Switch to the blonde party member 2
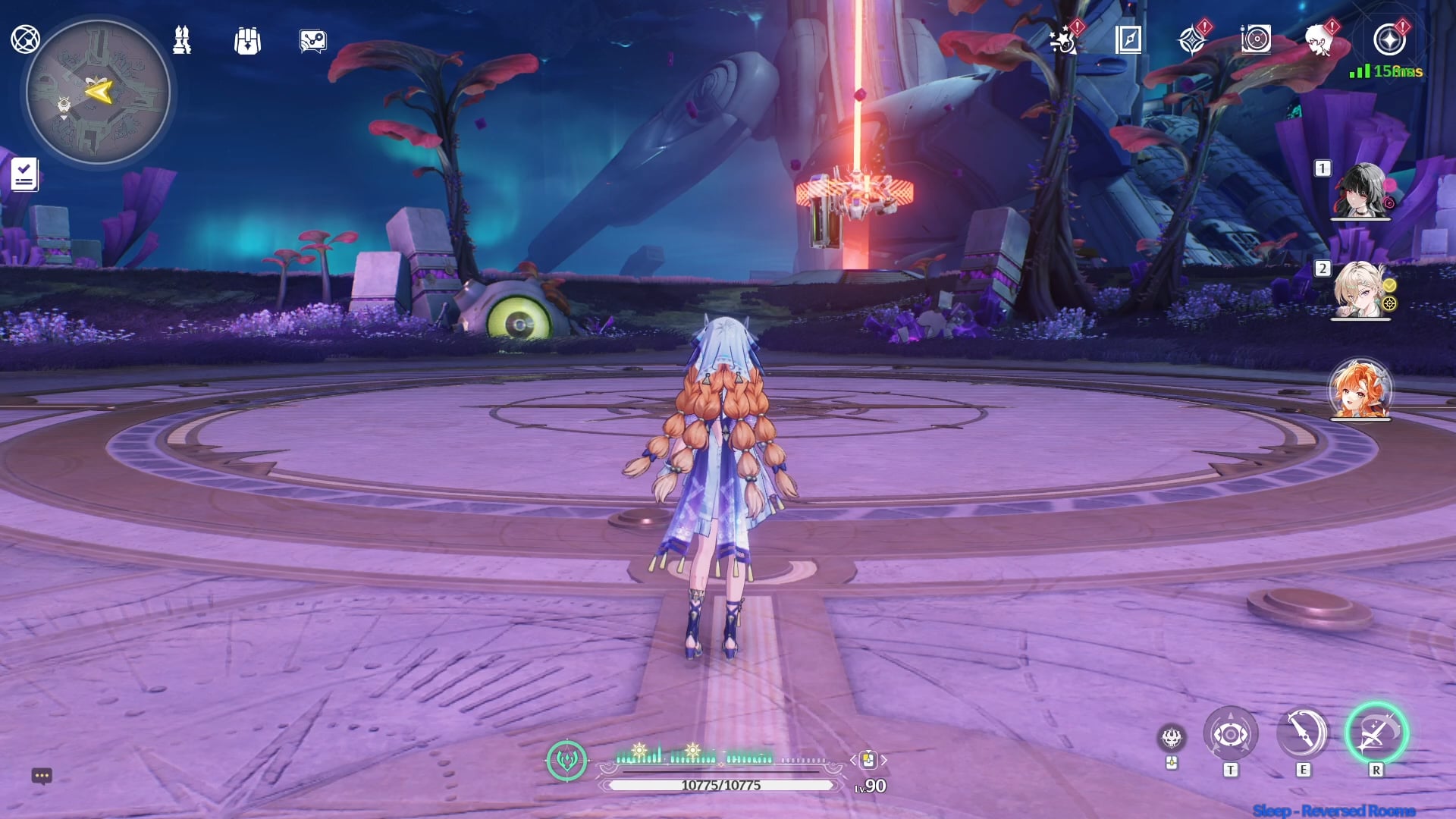Viewport: 1456px width, 819px height. [x=1362, y=290]
